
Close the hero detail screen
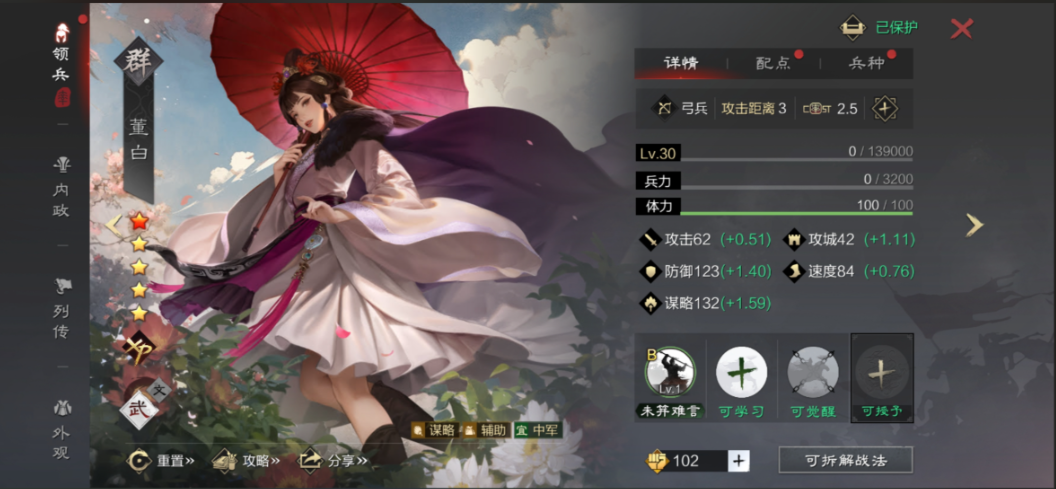[x=961, y=28]
